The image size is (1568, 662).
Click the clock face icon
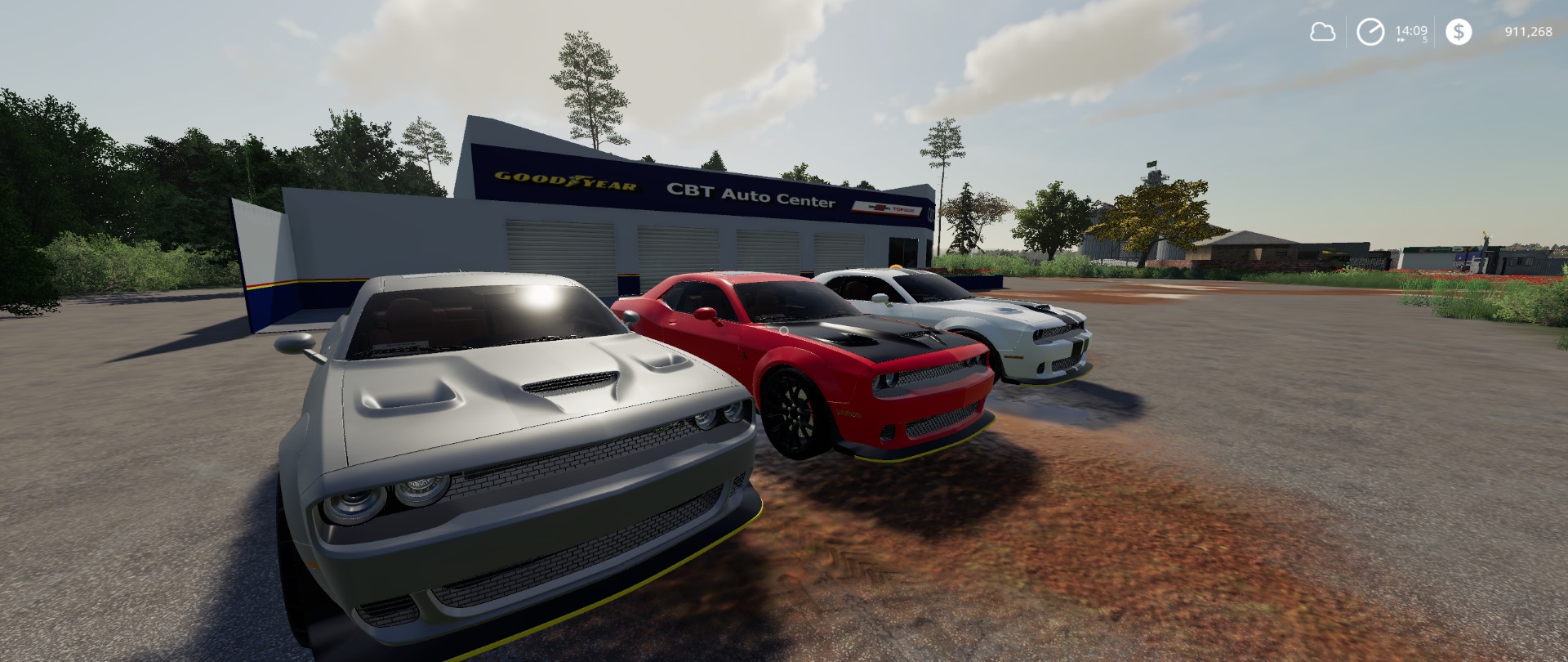coord(1370,32)
